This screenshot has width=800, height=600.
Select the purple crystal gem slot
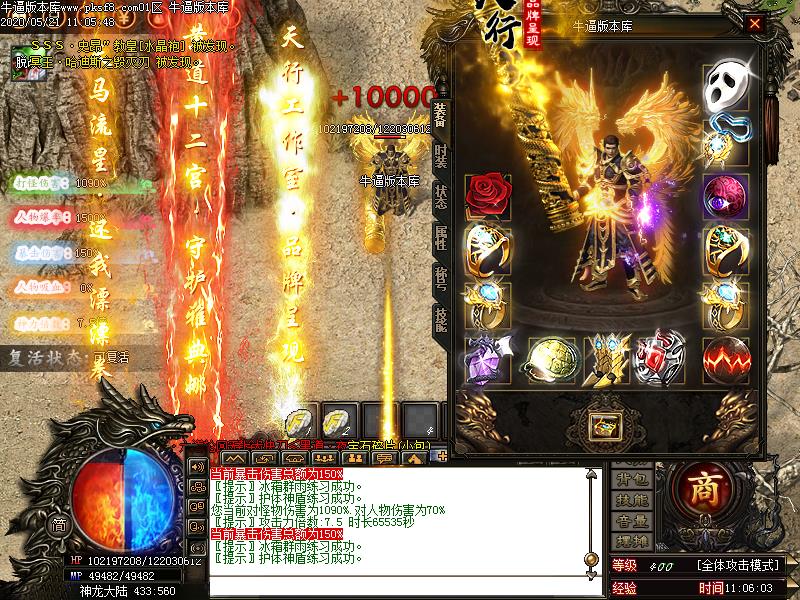(x=488, y=356)
